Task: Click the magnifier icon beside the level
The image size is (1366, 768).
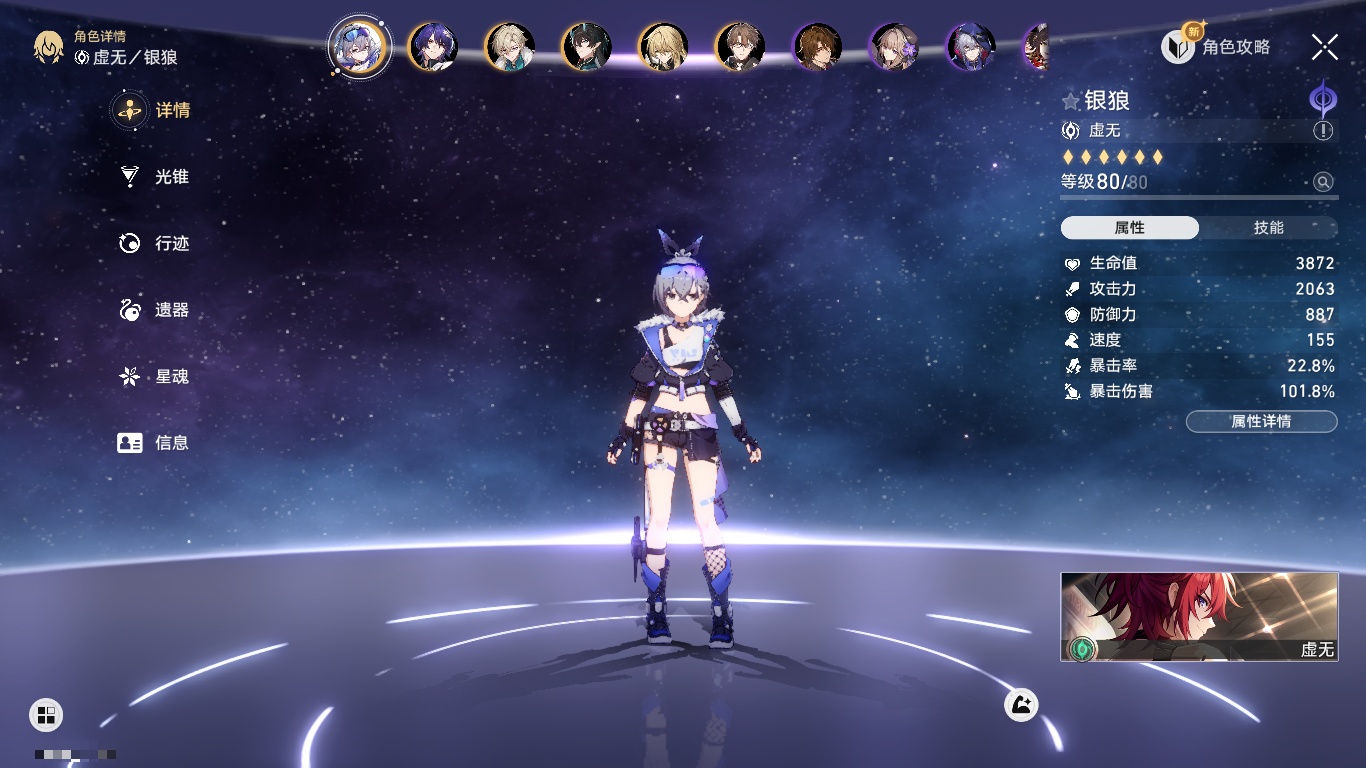Action: pyautogui.click(x=1323, y=182)
